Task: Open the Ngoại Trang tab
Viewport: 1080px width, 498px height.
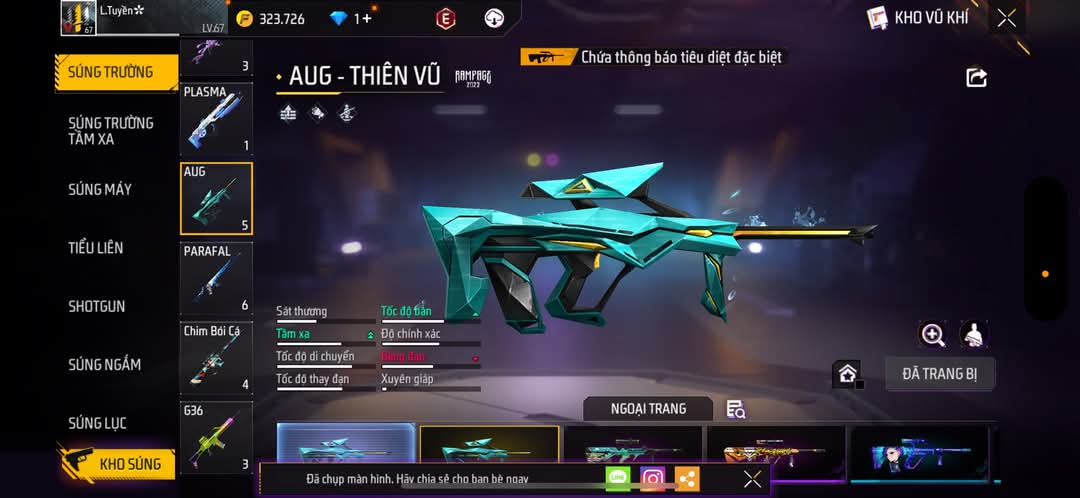Action: click(648, 408)
